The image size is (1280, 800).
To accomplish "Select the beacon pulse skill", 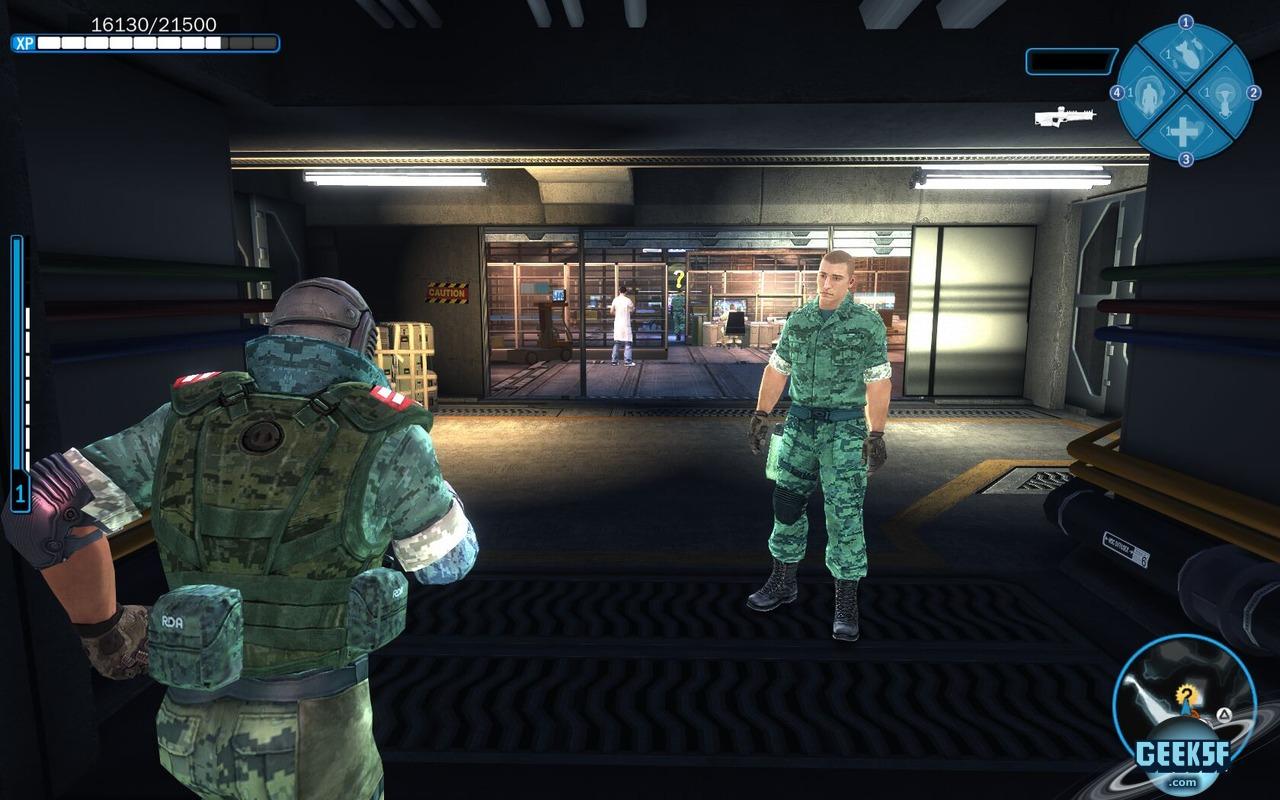I will [1223, 94].
